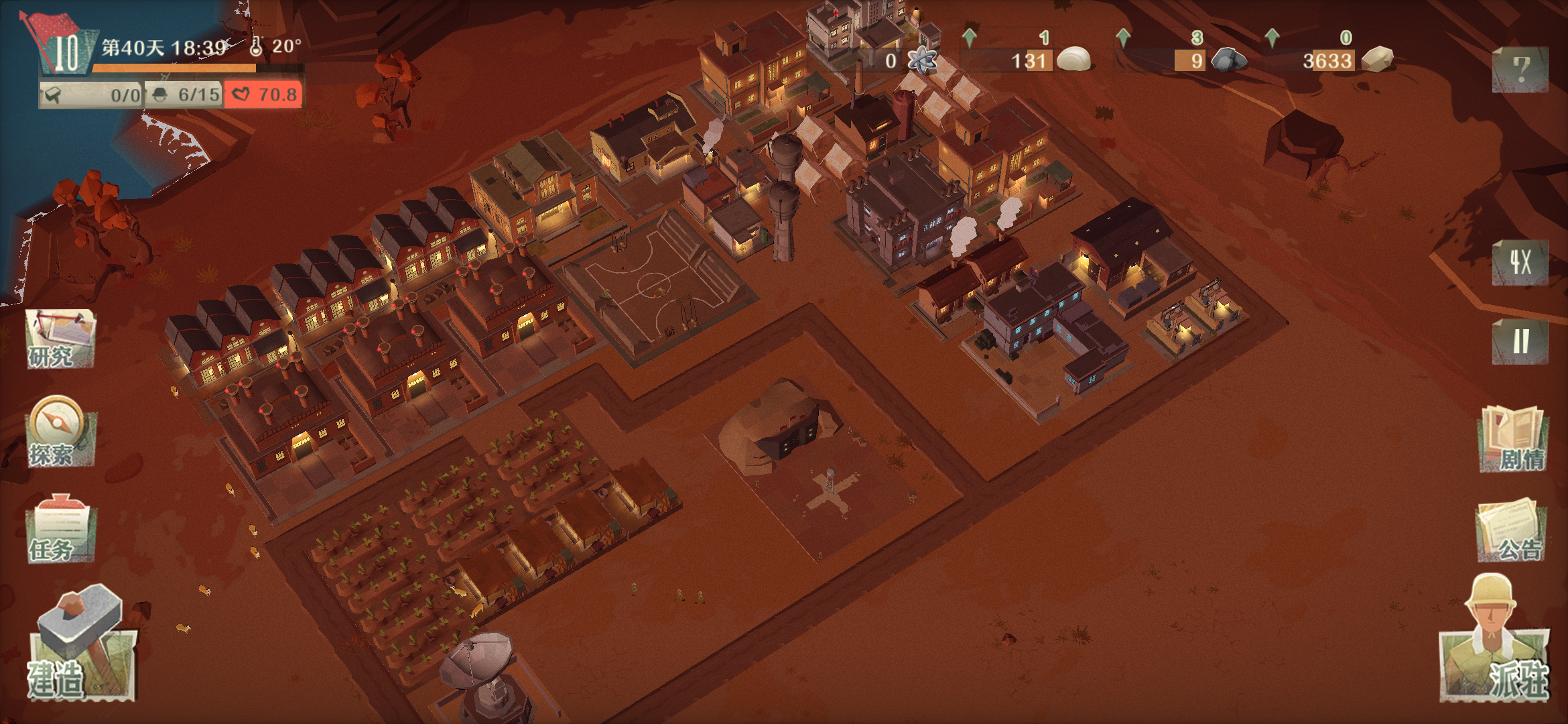
Task: Select the dark coal resource icon
Action: pos(1229,60)
